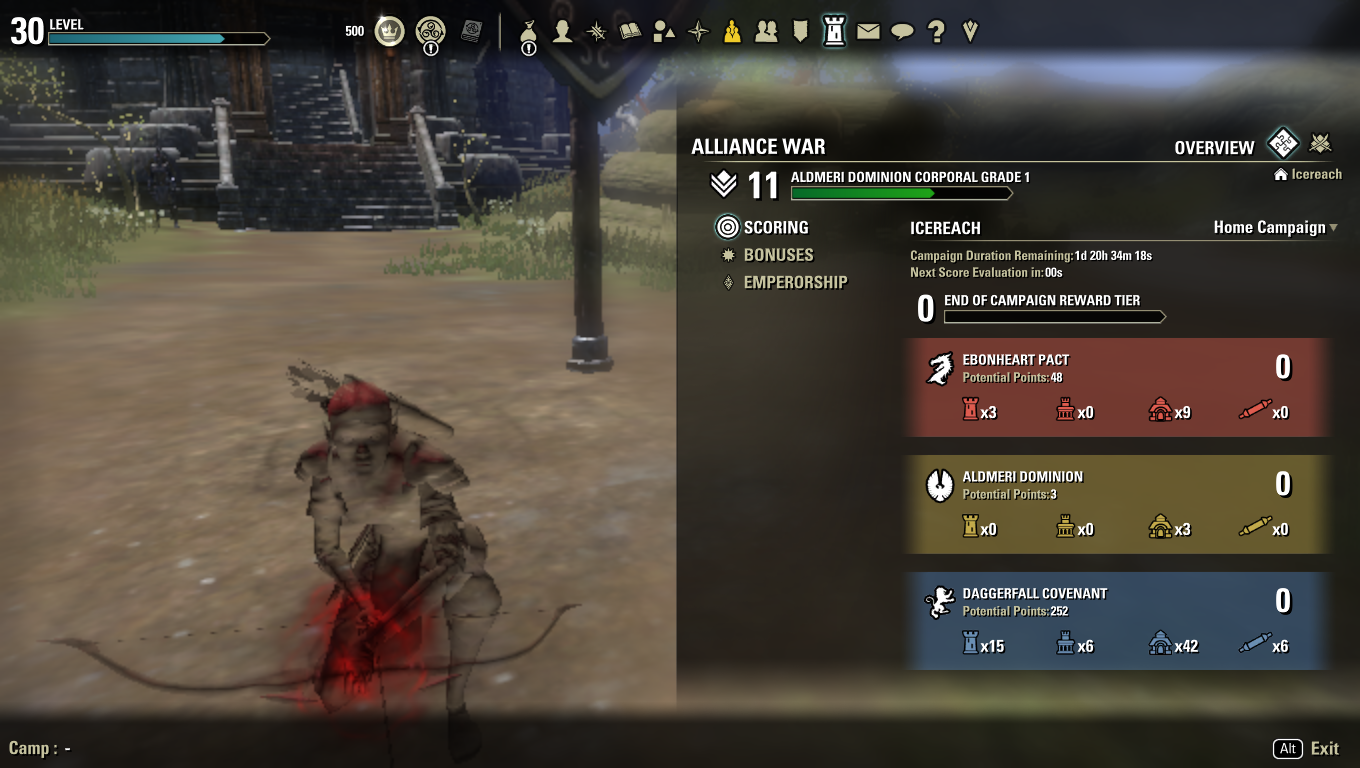Open the spiral triskele icon in top bar
This screenshot has width=1360, height=768.
pos(430,32)
